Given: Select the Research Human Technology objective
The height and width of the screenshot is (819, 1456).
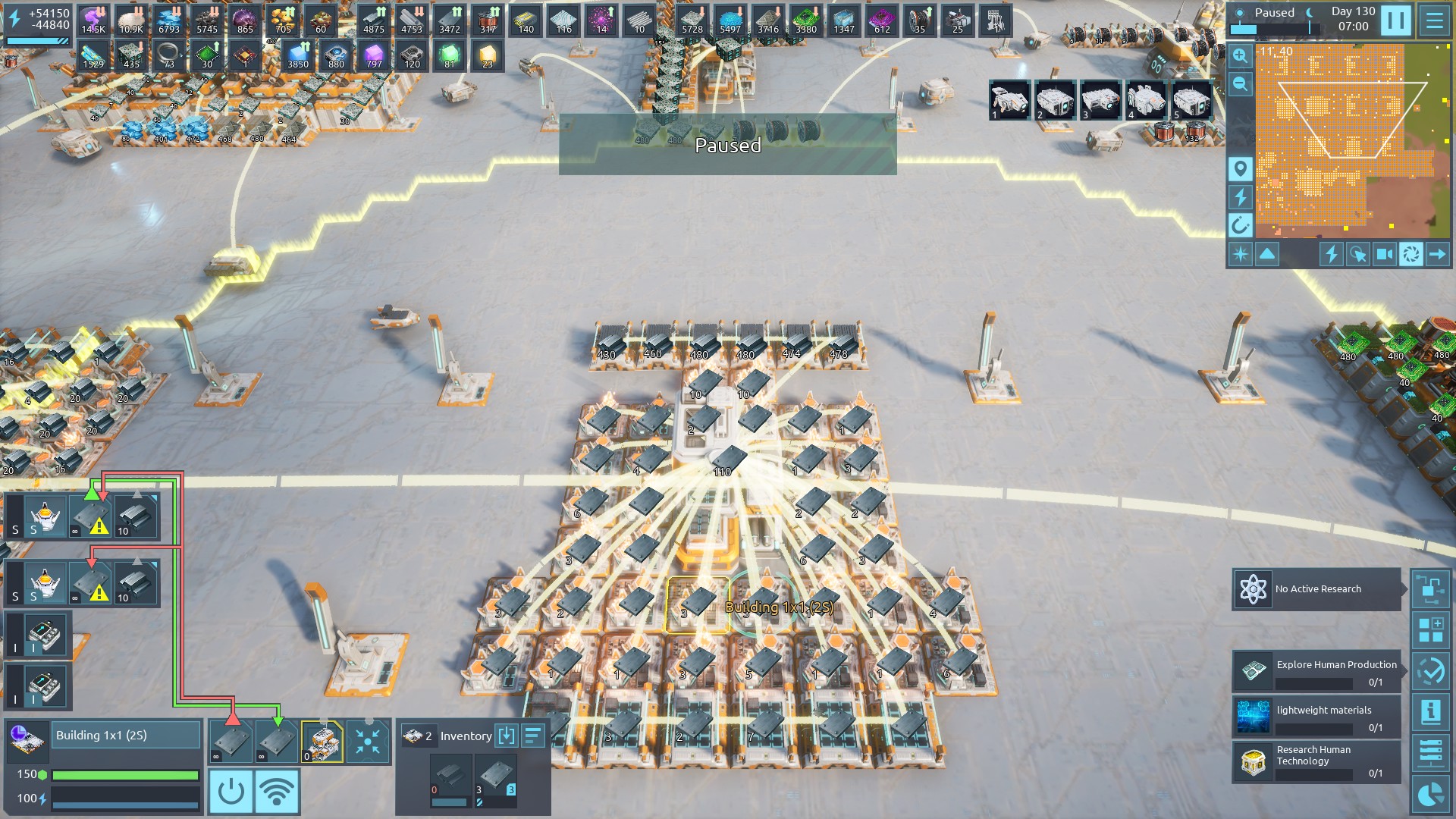Looking at the screenshot, I should pyautogui.click(x=1317, y=761).
